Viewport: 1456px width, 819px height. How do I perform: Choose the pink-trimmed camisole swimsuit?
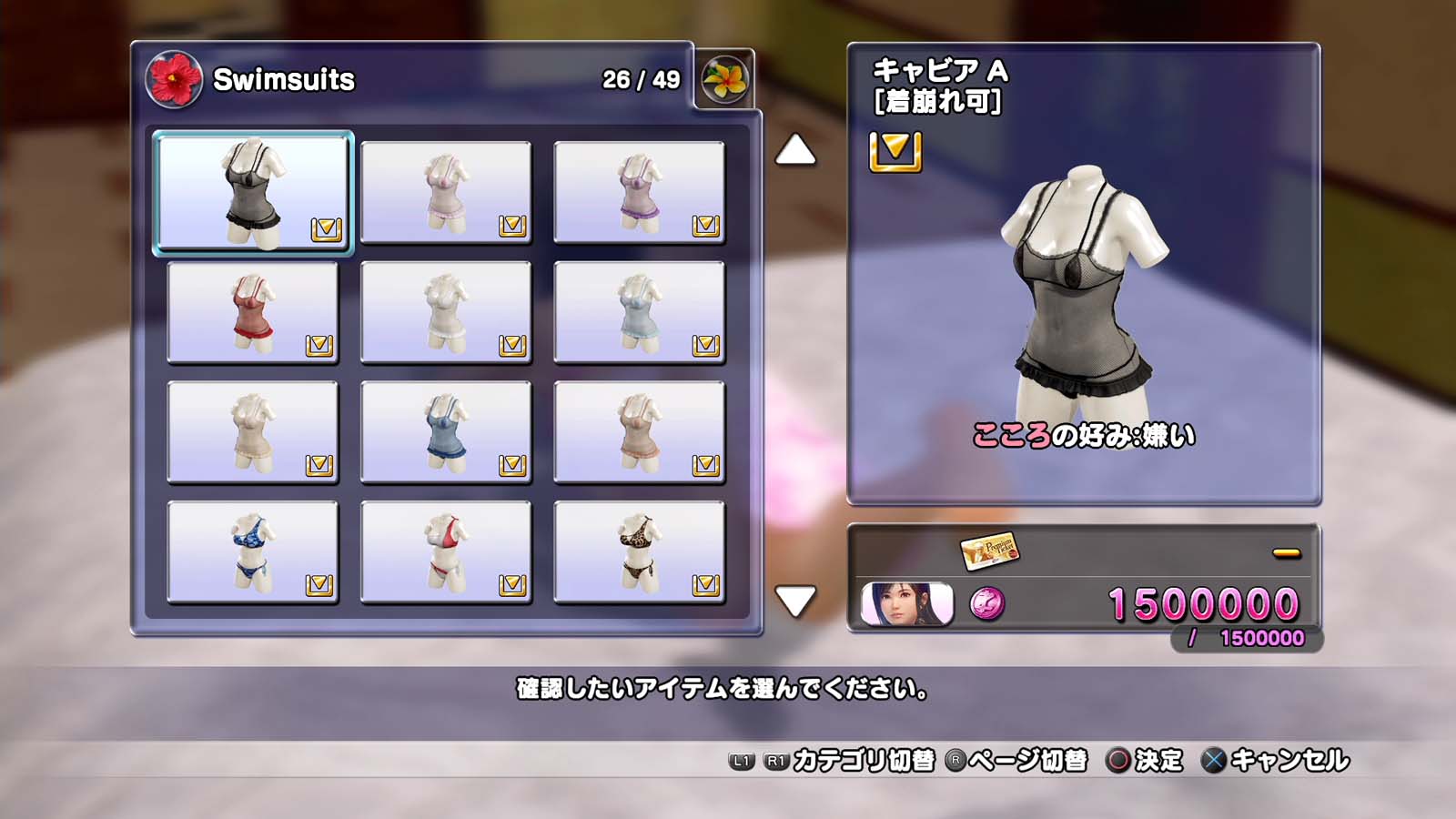(446, 192)
